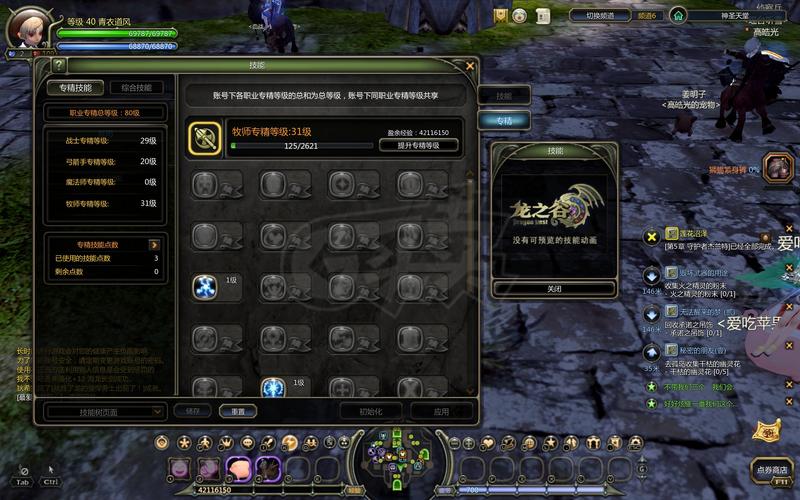Click the 提升专精等级 button
This screenshot has height=500, width=800.
tap(419, 146)
